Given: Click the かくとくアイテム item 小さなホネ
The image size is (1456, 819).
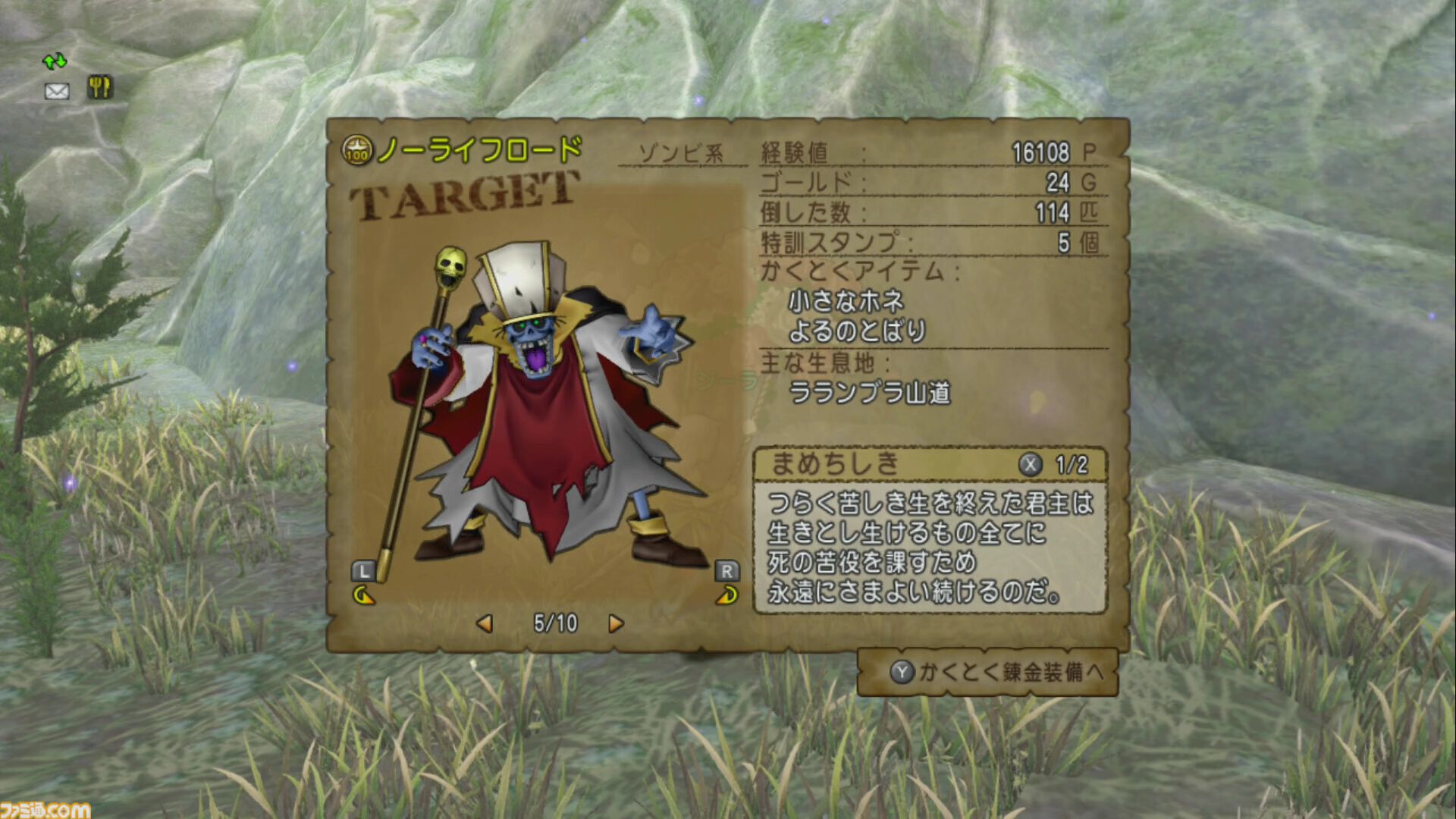Looking at the screenshot, I should (x=847, y=300).
